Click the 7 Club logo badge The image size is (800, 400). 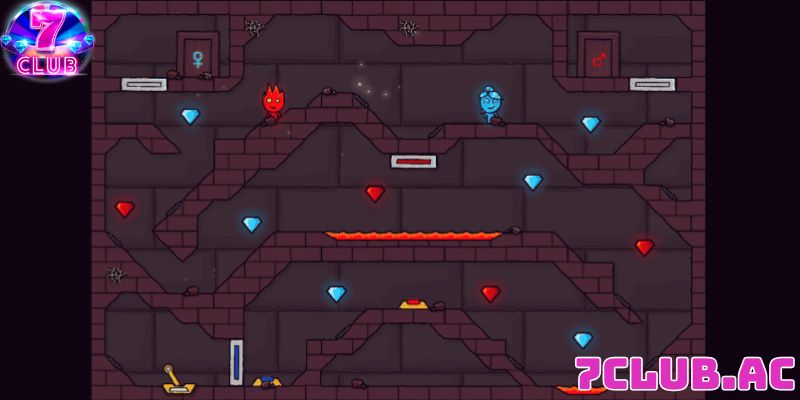pos(46,40)
